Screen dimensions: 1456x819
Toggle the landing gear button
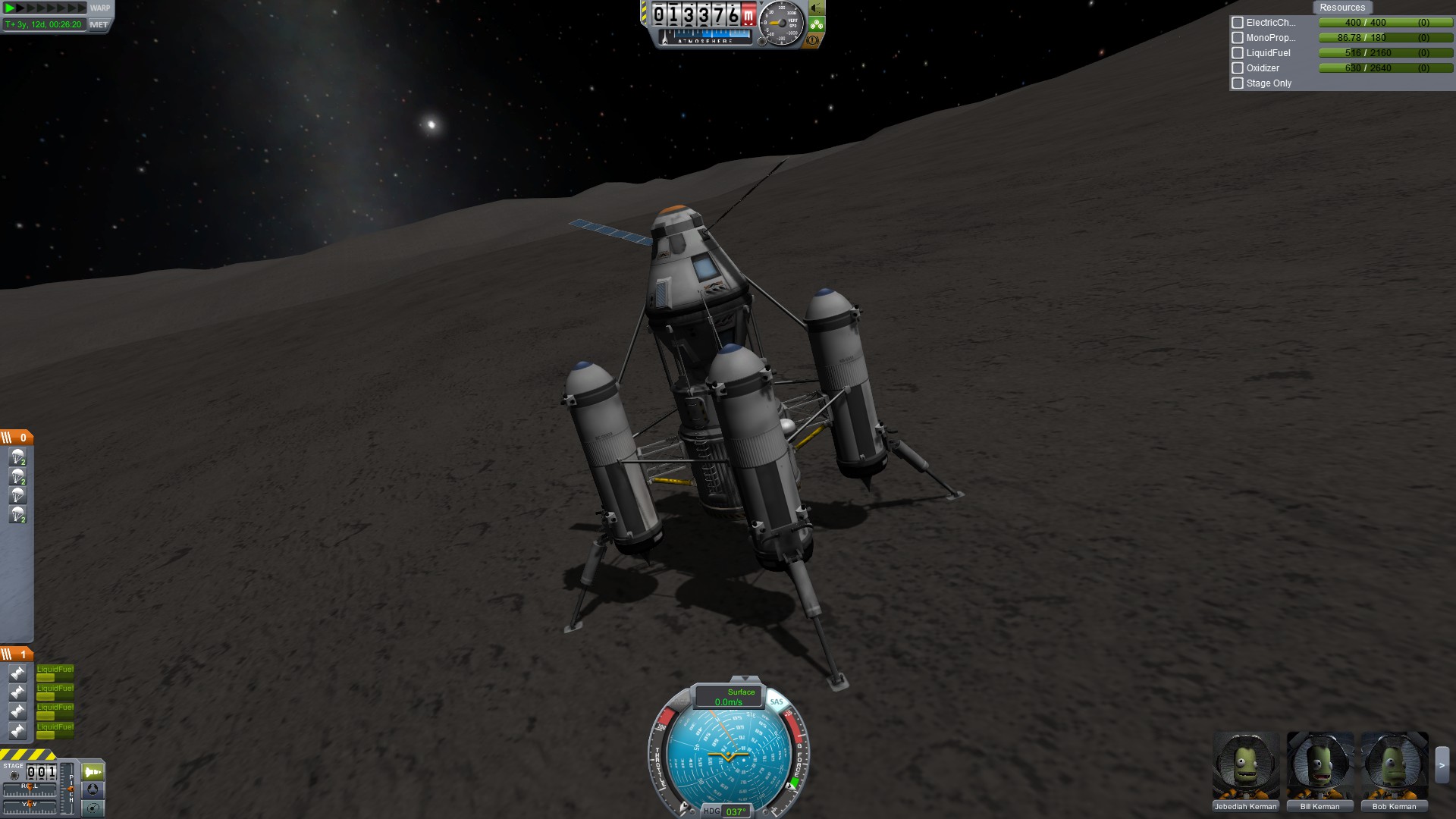(x=817, y=24)
